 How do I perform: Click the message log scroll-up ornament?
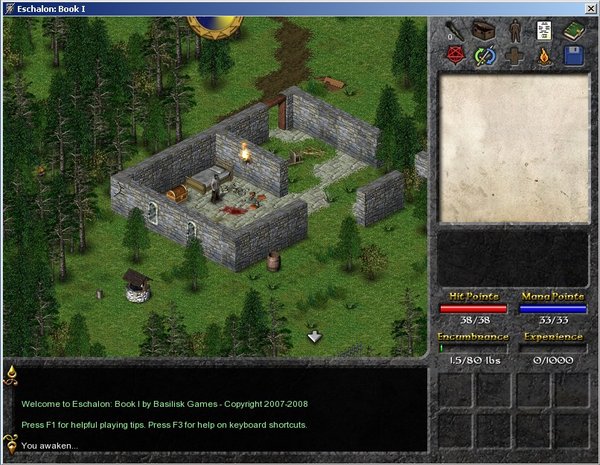coord(11,372)
